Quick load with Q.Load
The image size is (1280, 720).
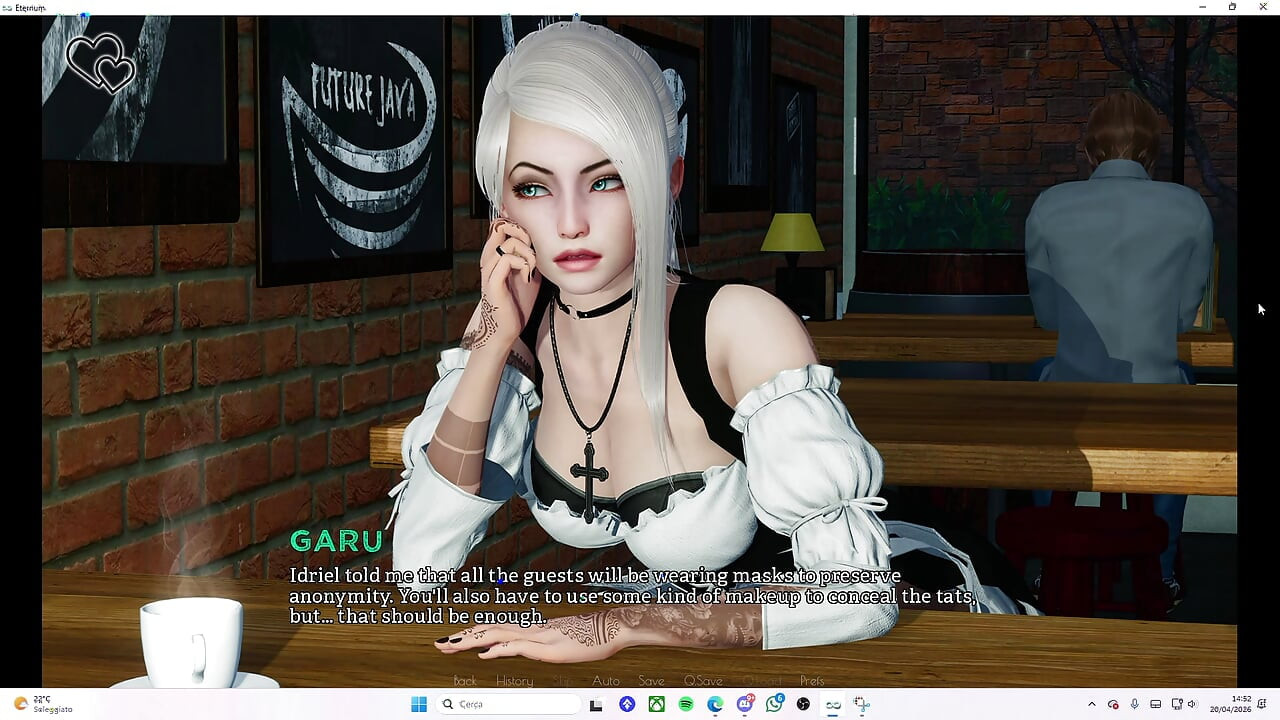tap(761, 681)
